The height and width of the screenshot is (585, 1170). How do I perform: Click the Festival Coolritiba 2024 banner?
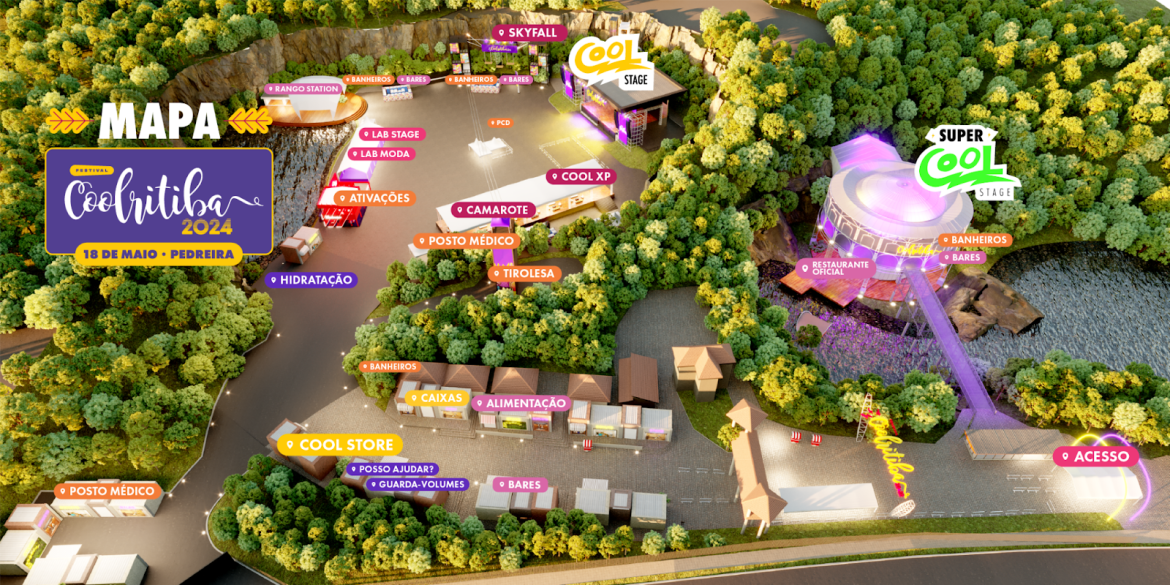pos(159,200)
